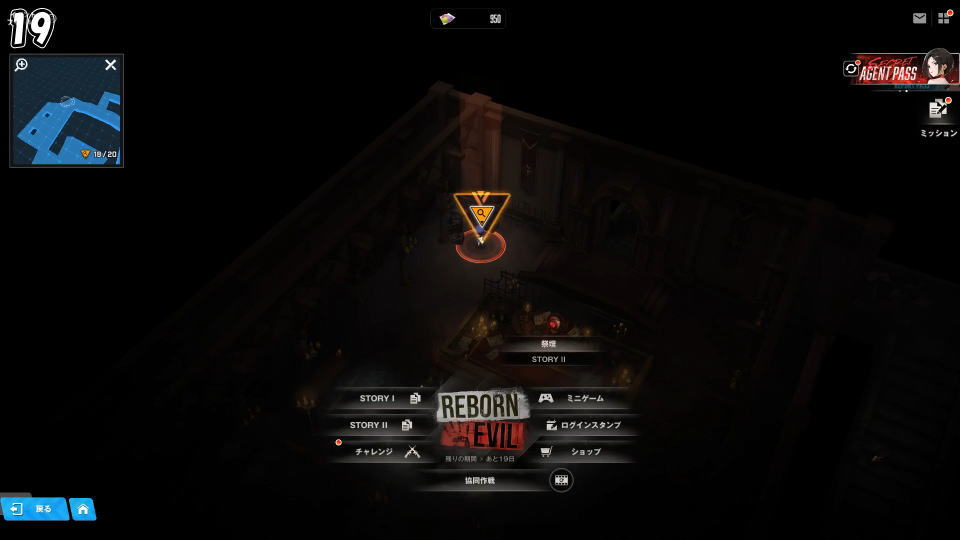Image resolution: width=960 pixels, height=540 pixels.
Task: Click the 祭壇 STORY II location label
Action: point(548,351)
